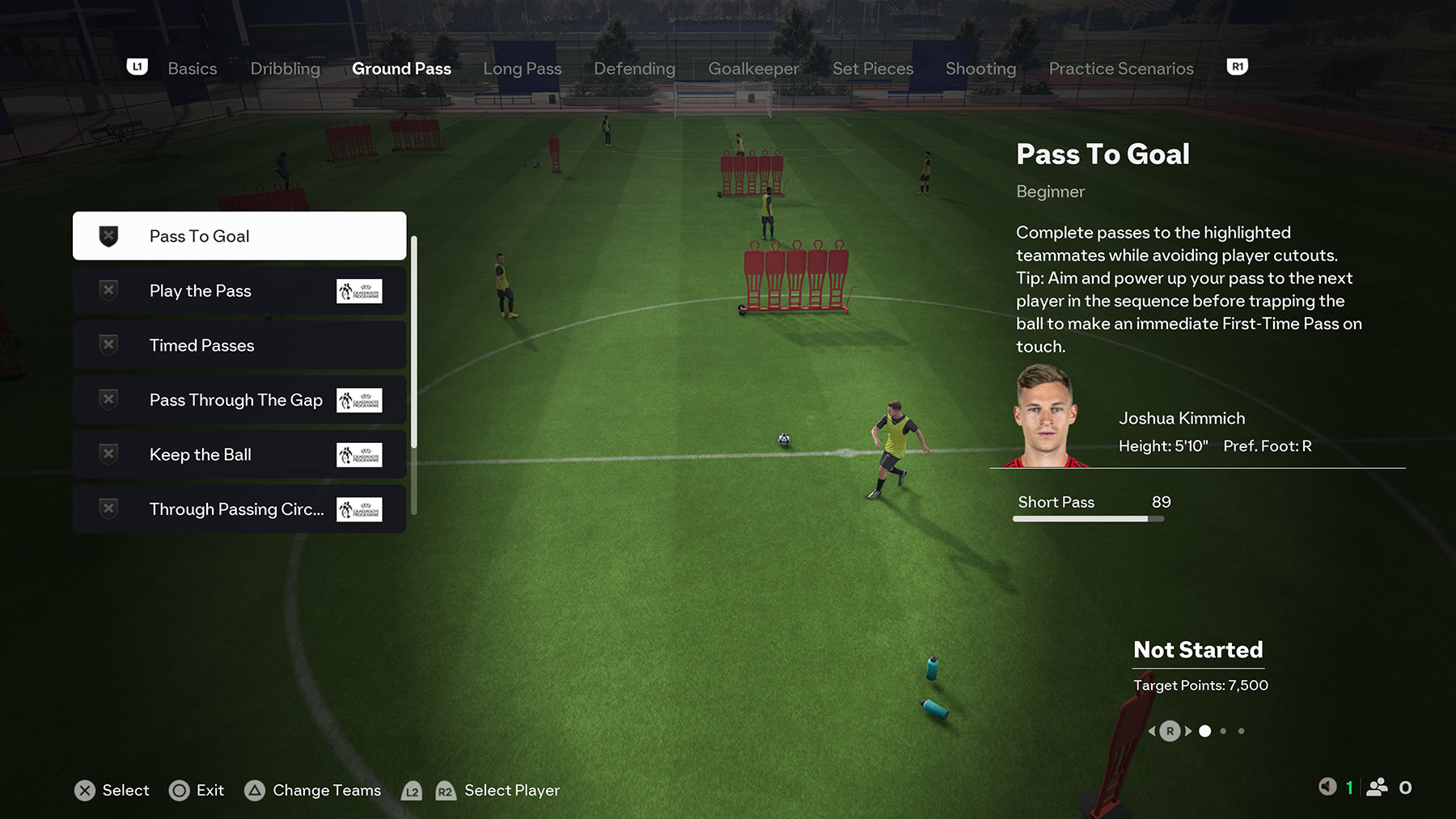This screenshot has width=1456, height=819.
Task: Click the L1 shoulder button icon
Action: pos(138,66)
